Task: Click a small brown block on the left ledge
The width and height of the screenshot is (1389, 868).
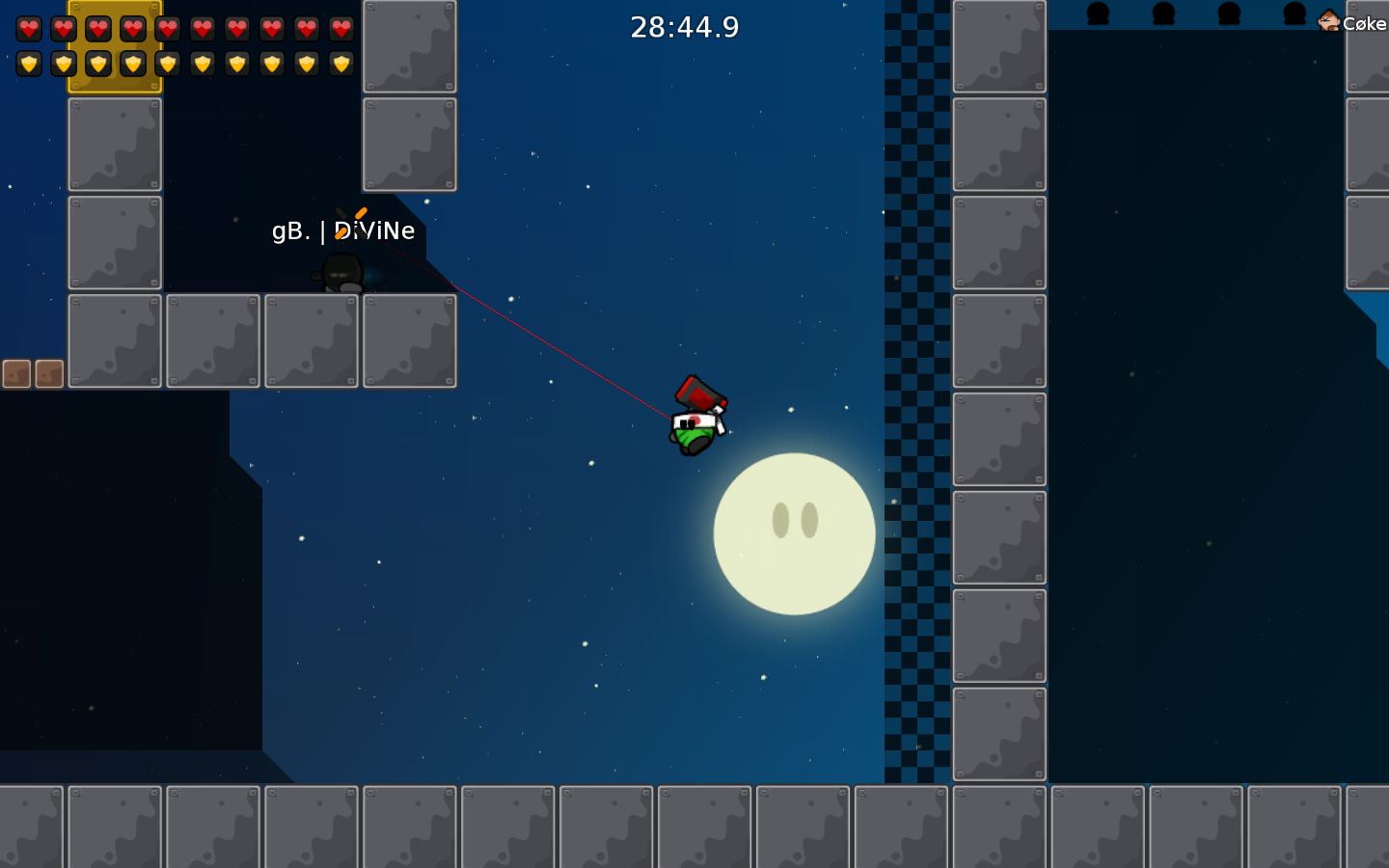Action: pos(15,374)
